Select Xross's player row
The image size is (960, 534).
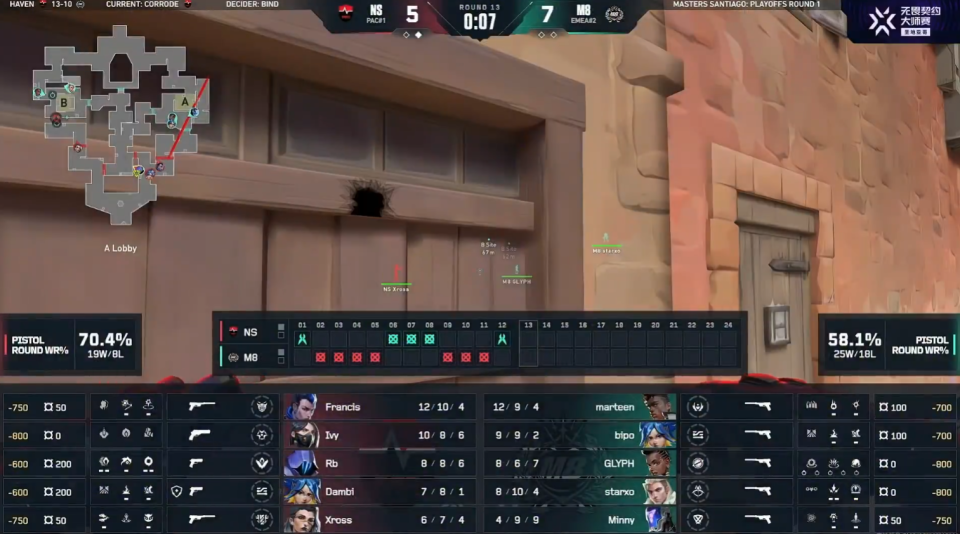click(x=380, y=519)
